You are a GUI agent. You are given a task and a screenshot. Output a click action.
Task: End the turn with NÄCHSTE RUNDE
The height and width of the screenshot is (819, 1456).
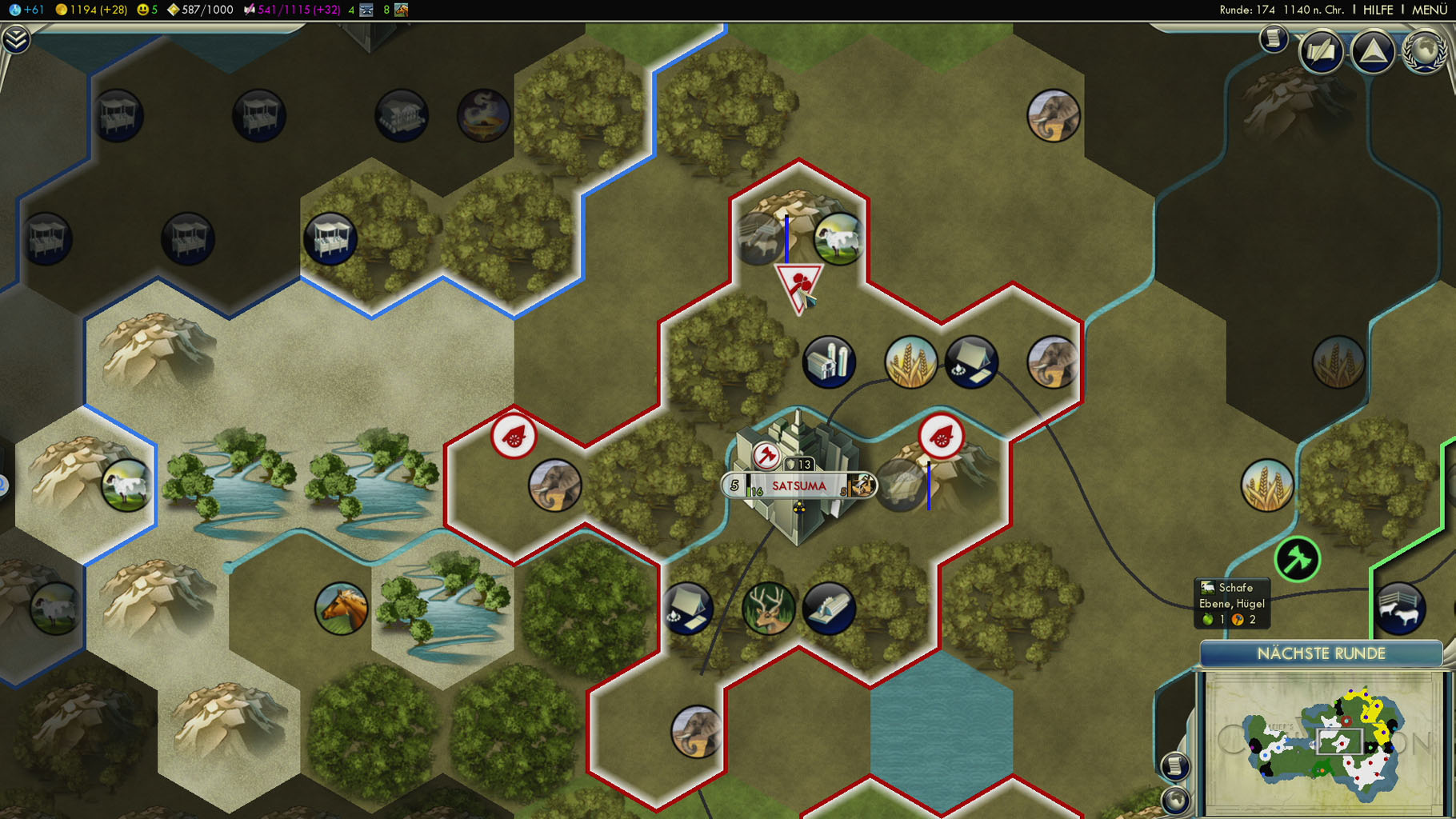(x=1321, y=653)
